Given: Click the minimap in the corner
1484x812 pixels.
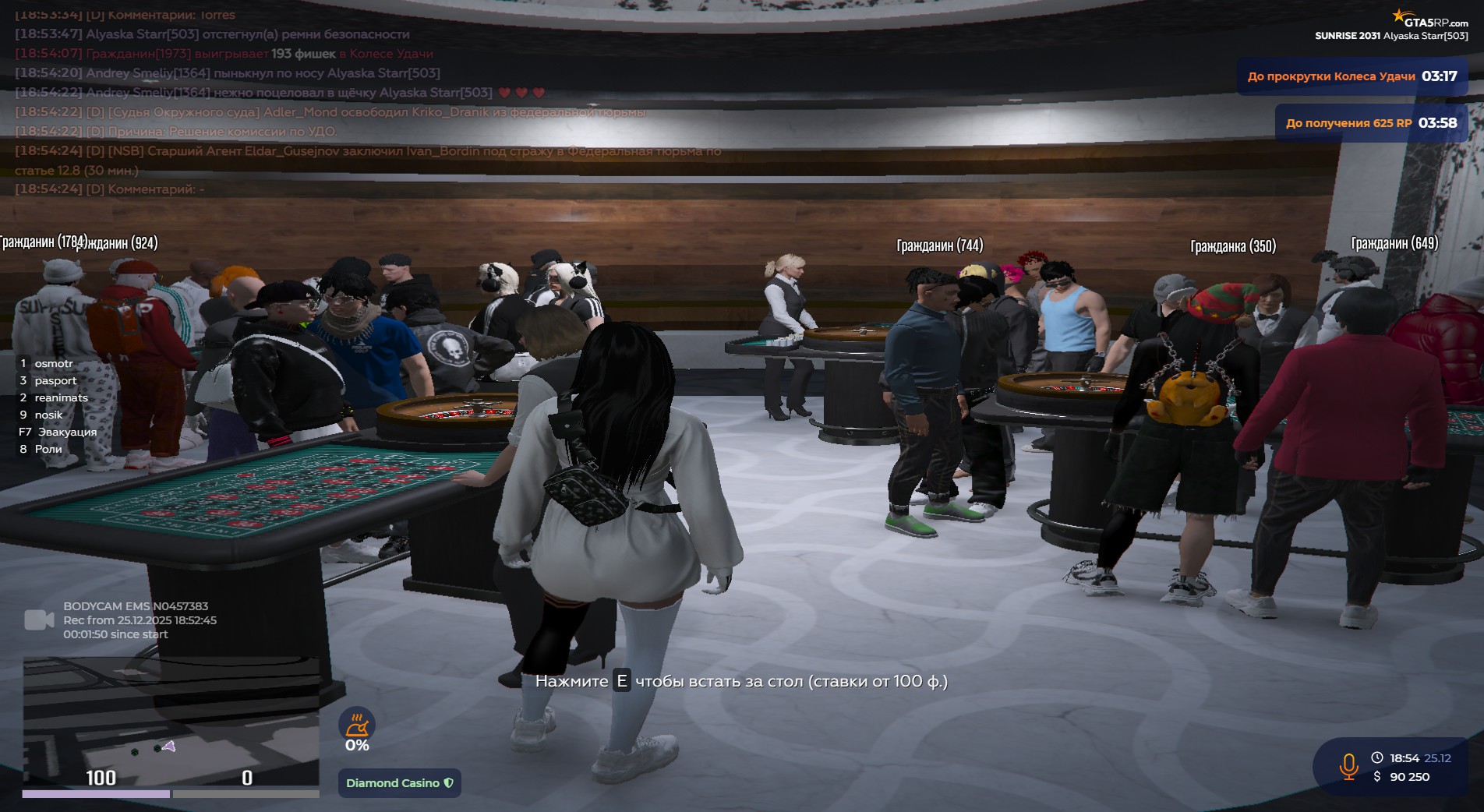Looking at the screenshot, I should point(171,721).
